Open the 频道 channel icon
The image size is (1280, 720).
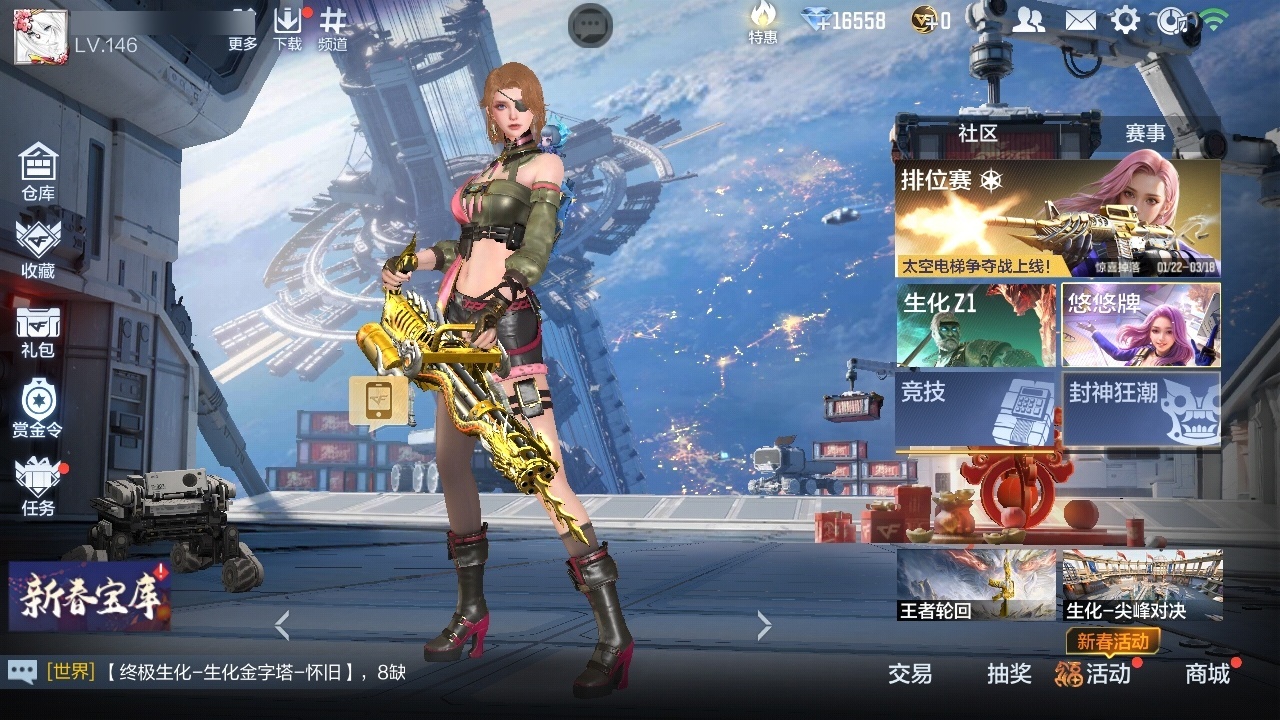tap(333, 27)
